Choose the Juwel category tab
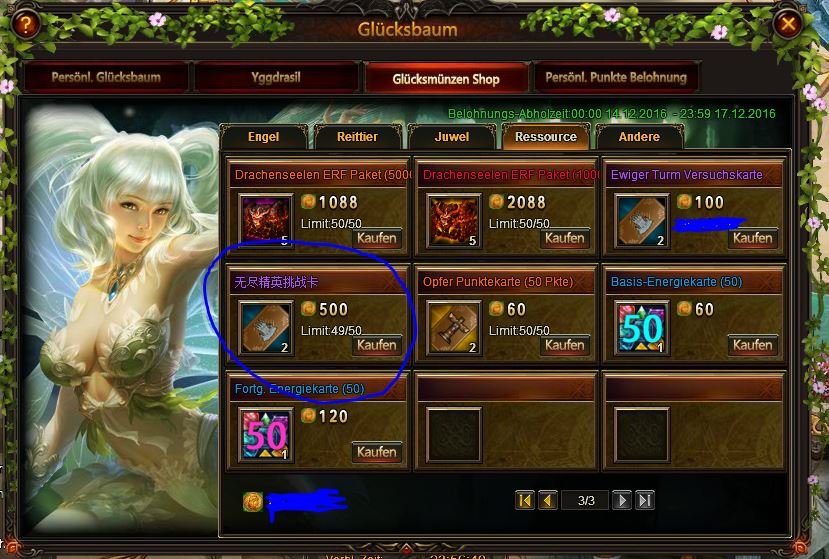Image resolution: width=829 pixels, height=559 pixels. (x=452, y=137)
